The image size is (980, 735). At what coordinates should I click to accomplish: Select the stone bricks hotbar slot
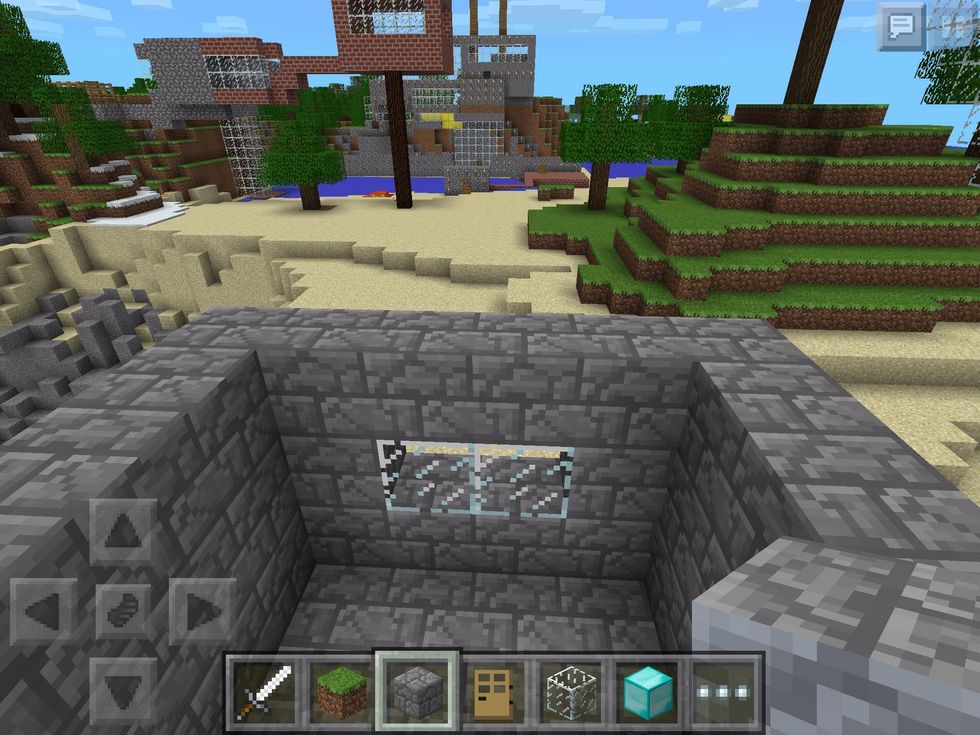[x=417, y=692]
